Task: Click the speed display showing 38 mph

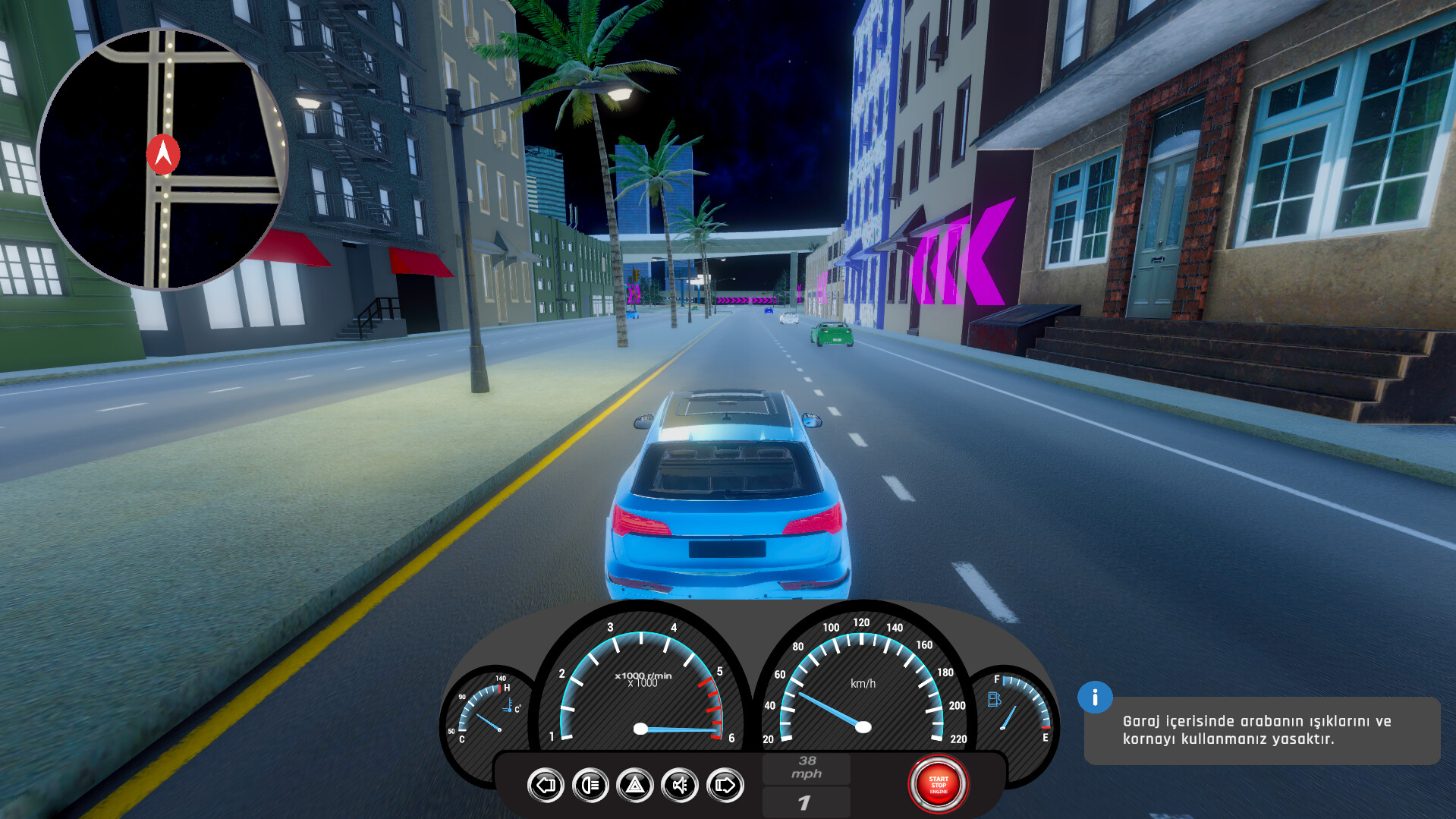Action: pyautogui.click(x=807, y=768)
